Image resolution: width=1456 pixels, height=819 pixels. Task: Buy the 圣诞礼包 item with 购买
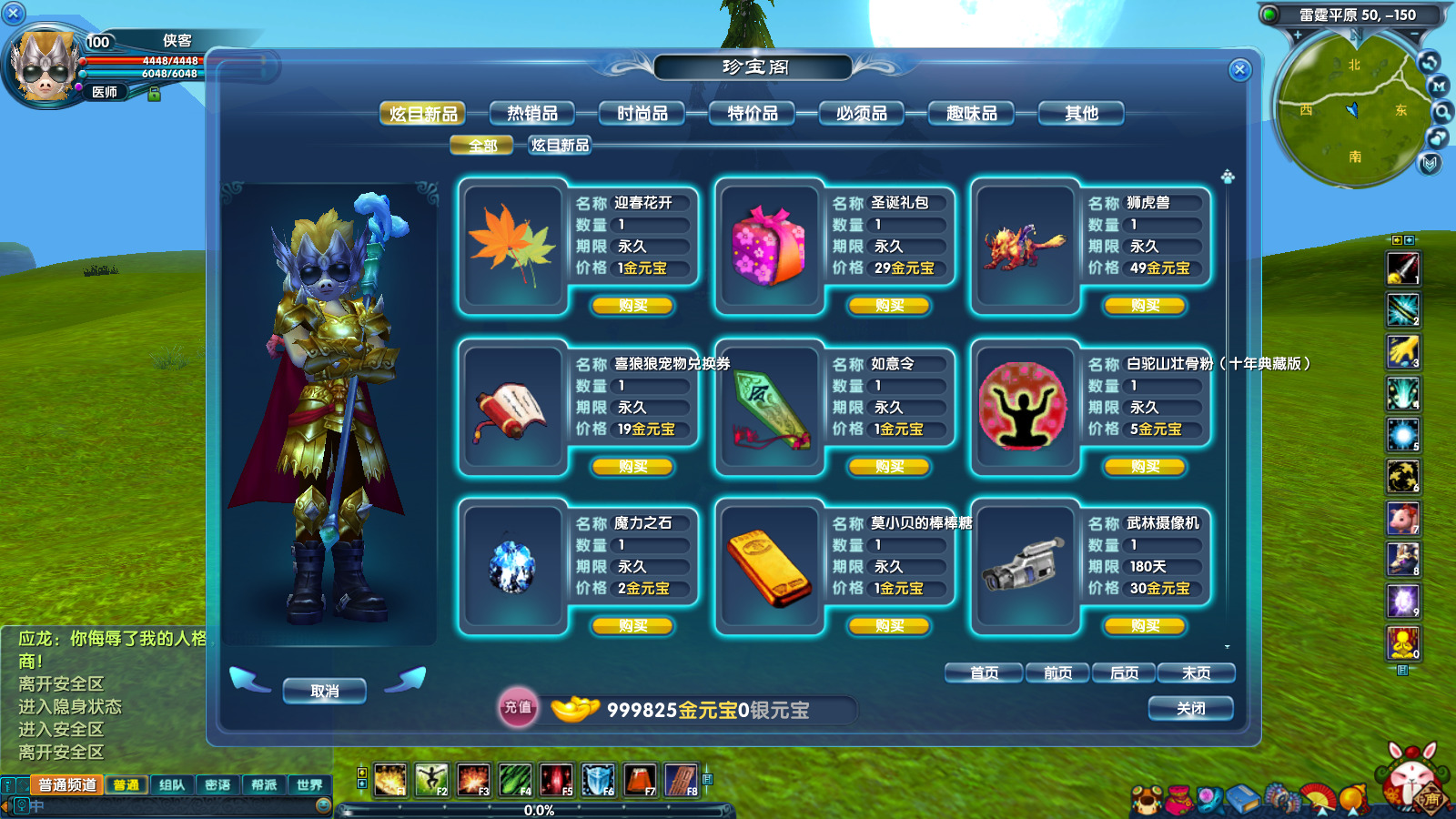889,306
